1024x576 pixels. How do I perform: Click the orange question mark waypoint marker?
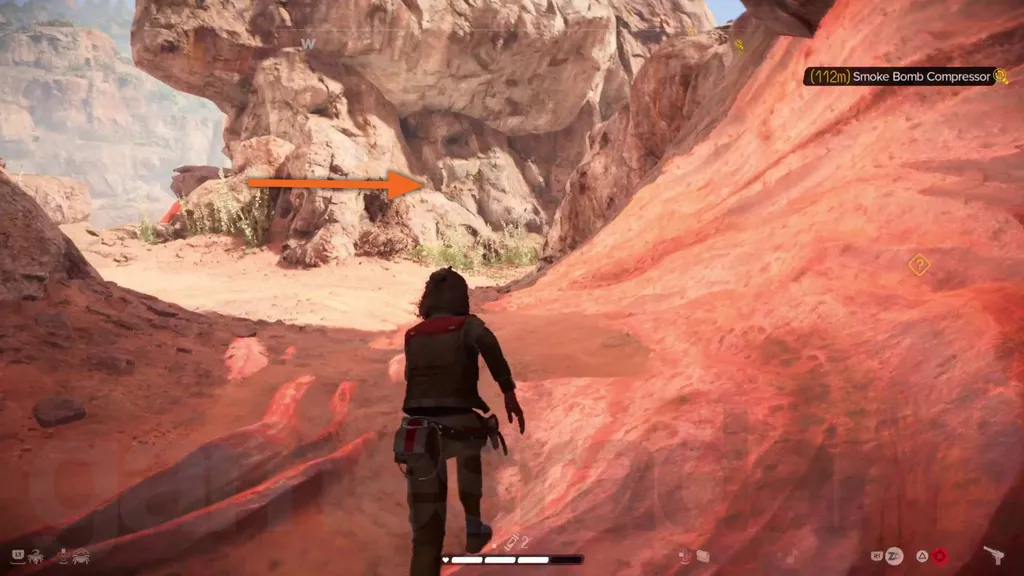(918, 264)
